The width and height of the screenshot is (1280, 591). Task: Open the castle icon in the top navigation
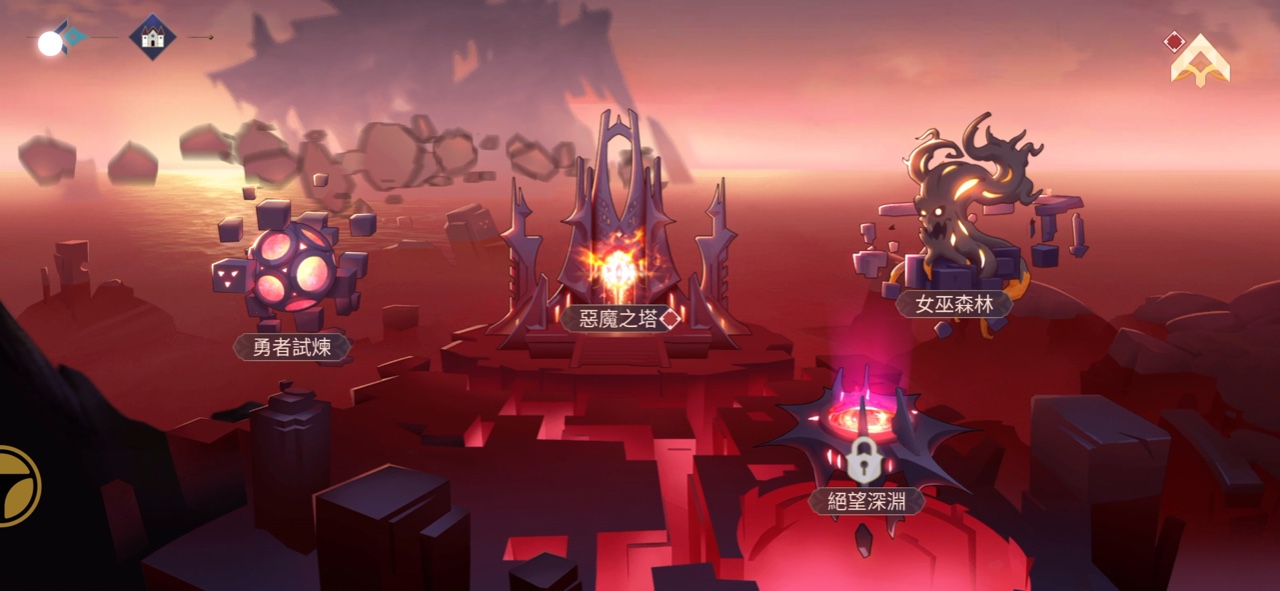153,38
